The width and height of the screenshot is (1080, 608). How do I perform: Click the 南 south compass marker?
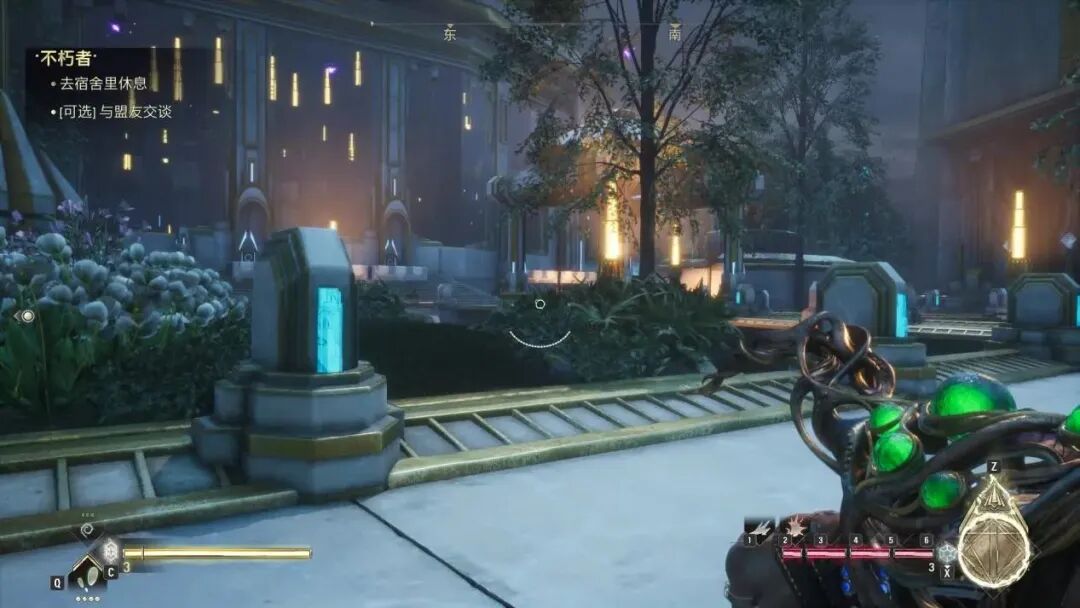pyautogui.click(x=675, y=33)
